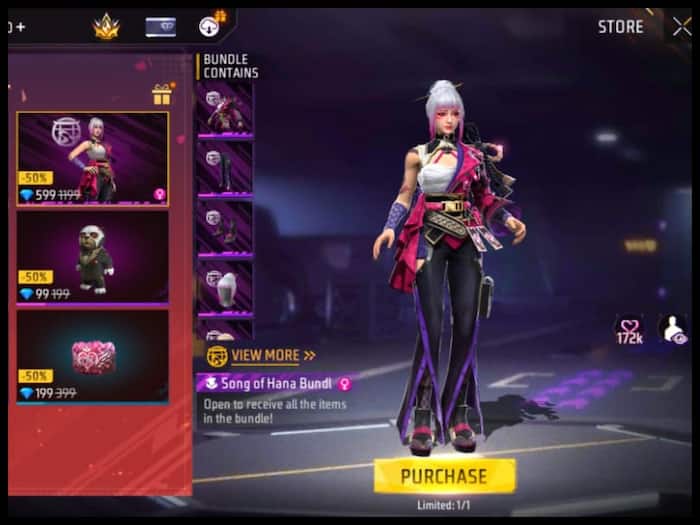Preview the white hair item in bundle contents
Screen dimensions: 700x525
click(x=225, y=288)
